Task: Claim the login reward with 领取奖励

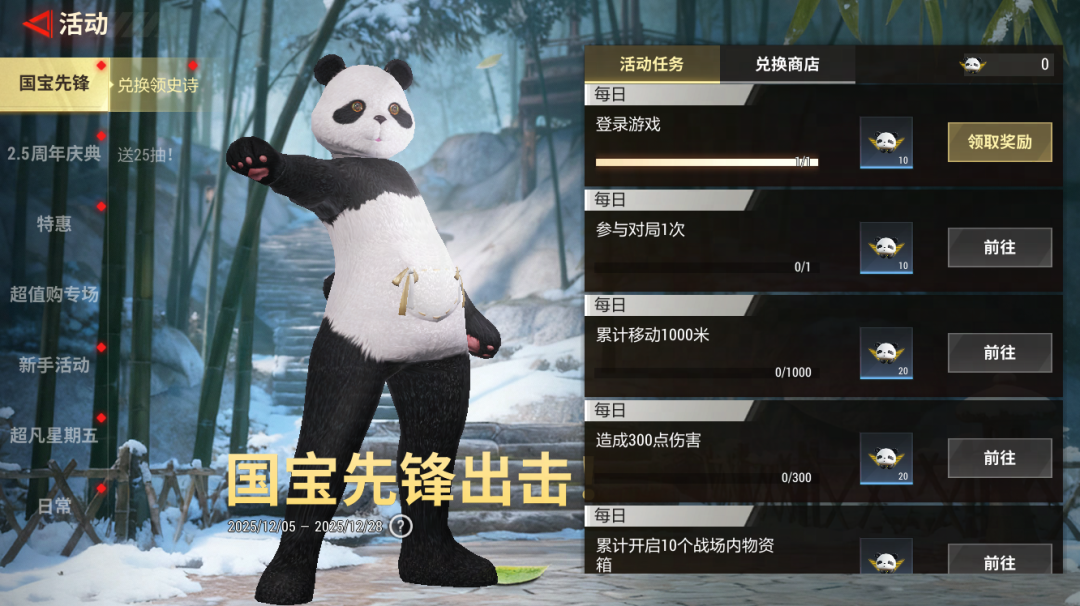Action: coord(999,142)
